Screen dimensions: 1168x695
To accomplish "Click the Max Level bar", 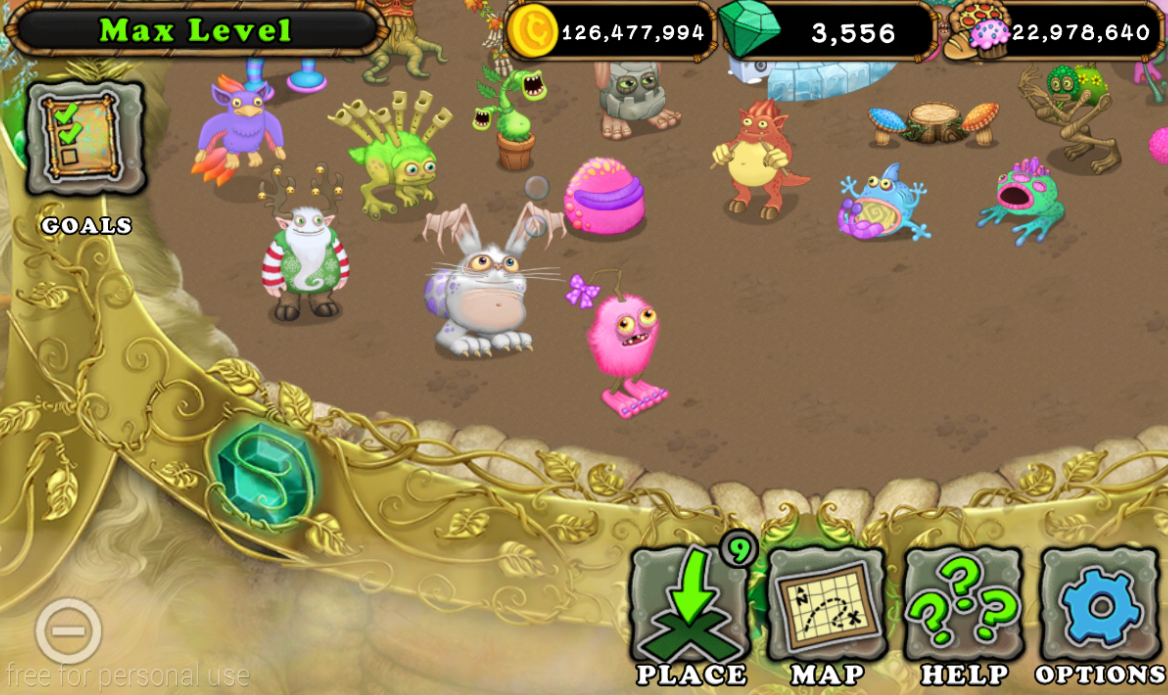I will pyautogui.click(x=195, y=30).
